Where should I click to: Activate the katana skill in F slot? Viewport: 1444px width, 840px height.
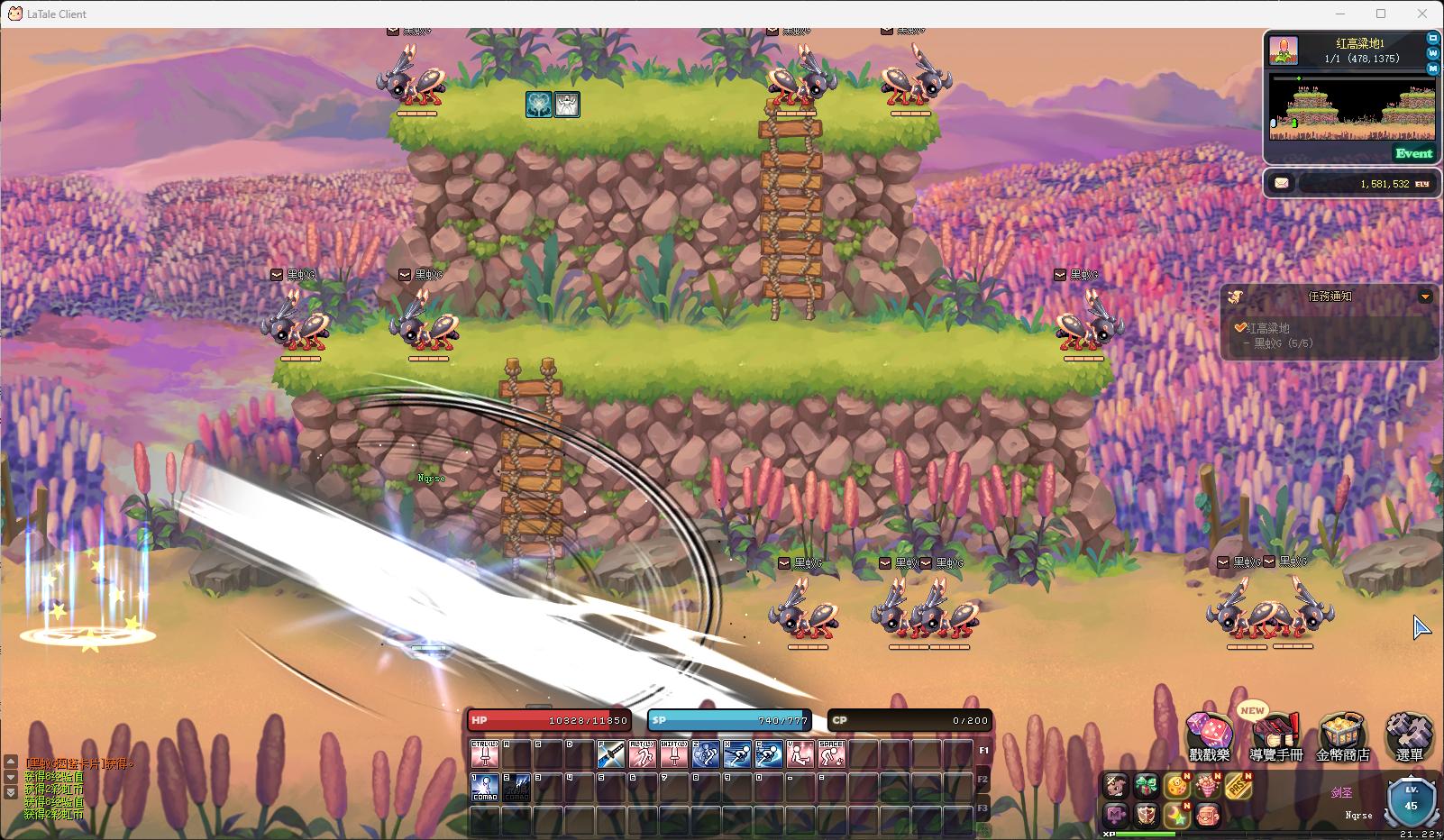[x=611, y=754]
